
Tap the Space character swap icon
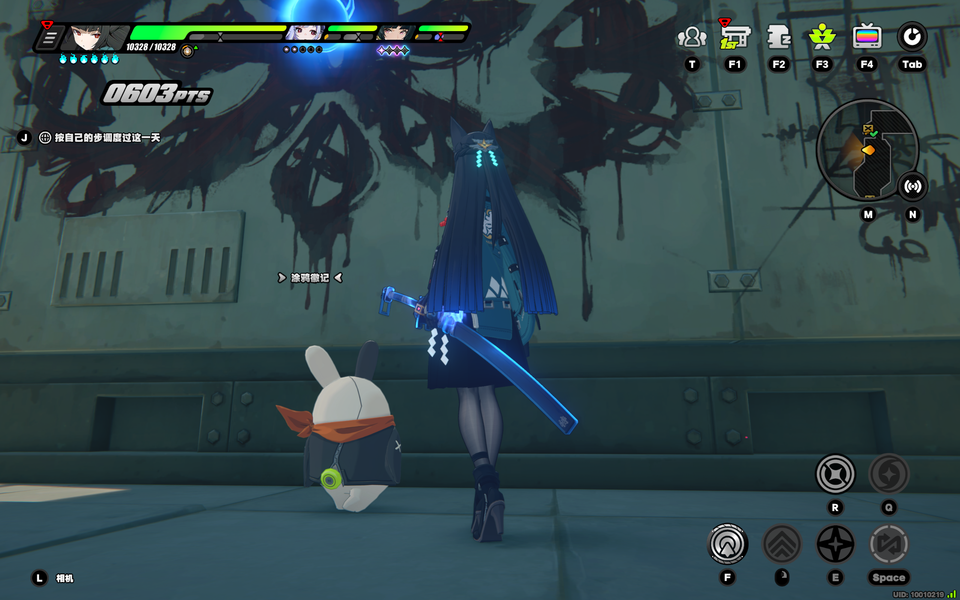tap(888, 544)
